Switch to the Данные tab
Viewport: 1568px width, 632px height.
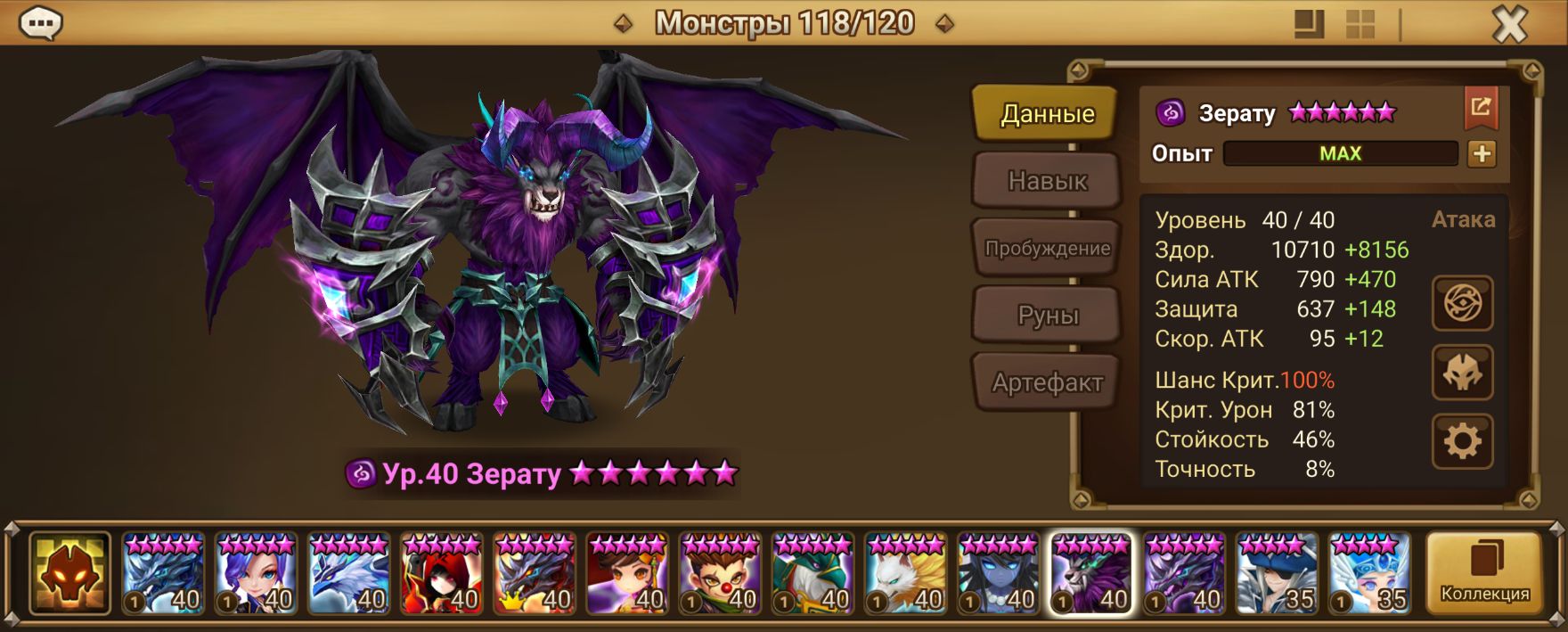click(x=1046, y=113)
